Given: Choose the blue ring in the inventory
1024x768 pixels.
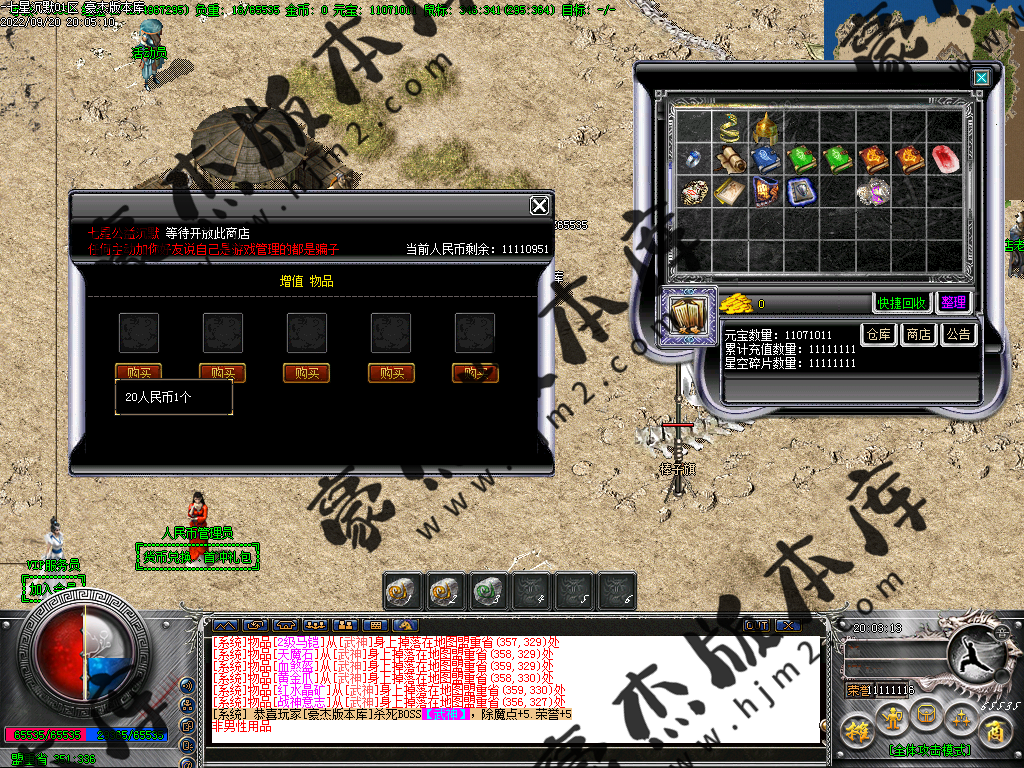Looking at the screenshot, I should (693, 159).
